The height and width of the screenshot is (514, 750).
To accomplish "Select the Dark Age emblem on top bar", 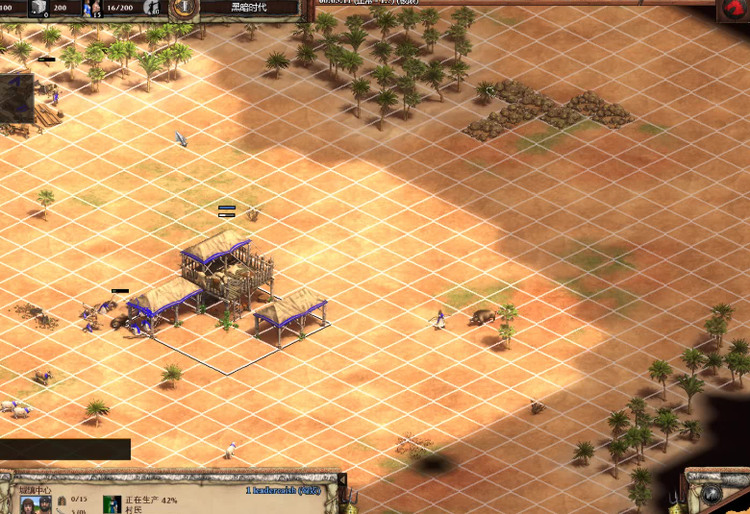I will [184, 9].
